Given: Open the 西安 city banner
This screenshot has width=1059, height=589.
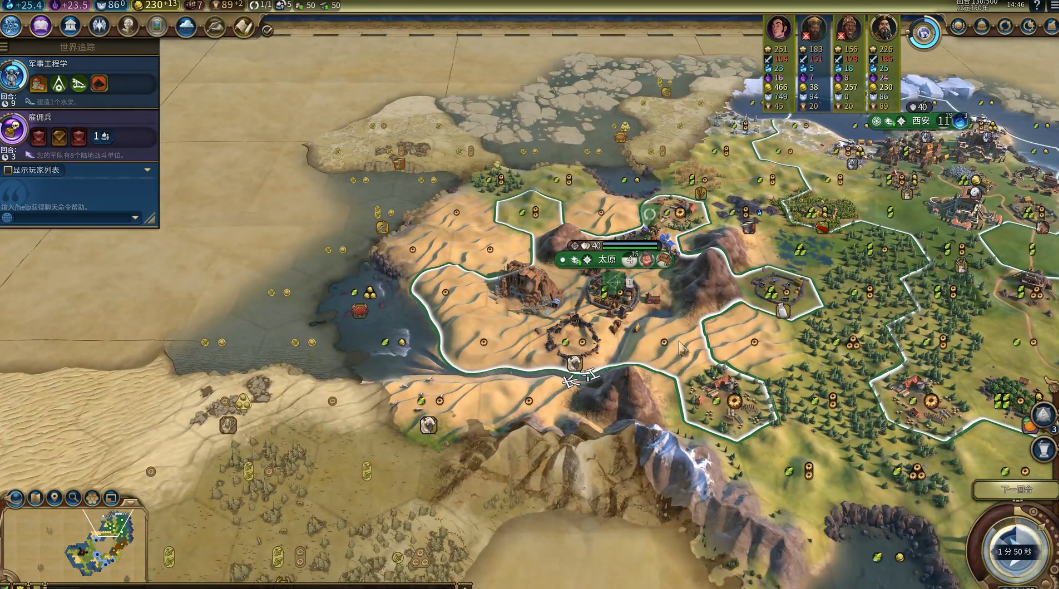Looking at the screenshot, I should coord(920,121).
